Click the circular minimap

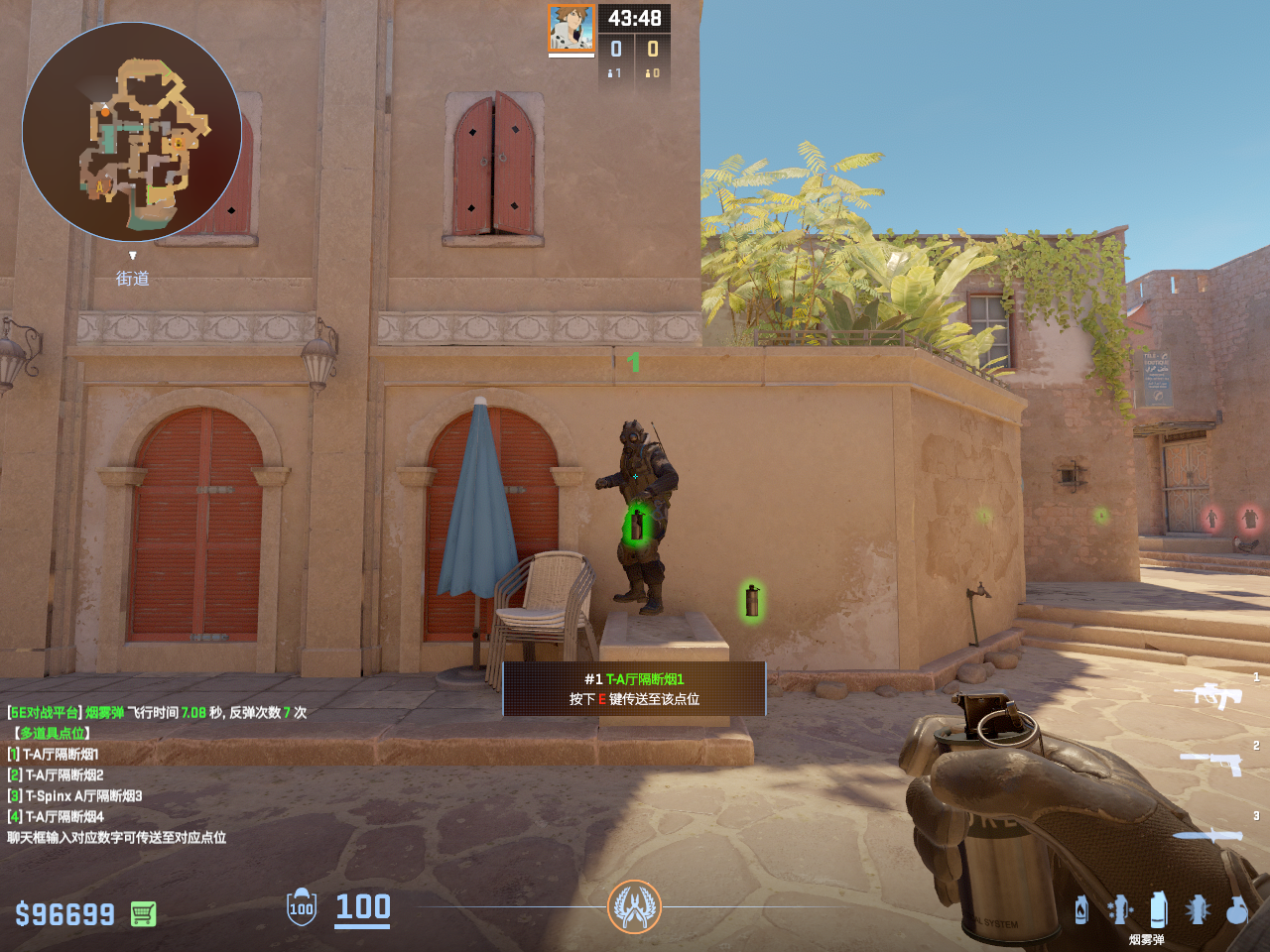(132, 132)
